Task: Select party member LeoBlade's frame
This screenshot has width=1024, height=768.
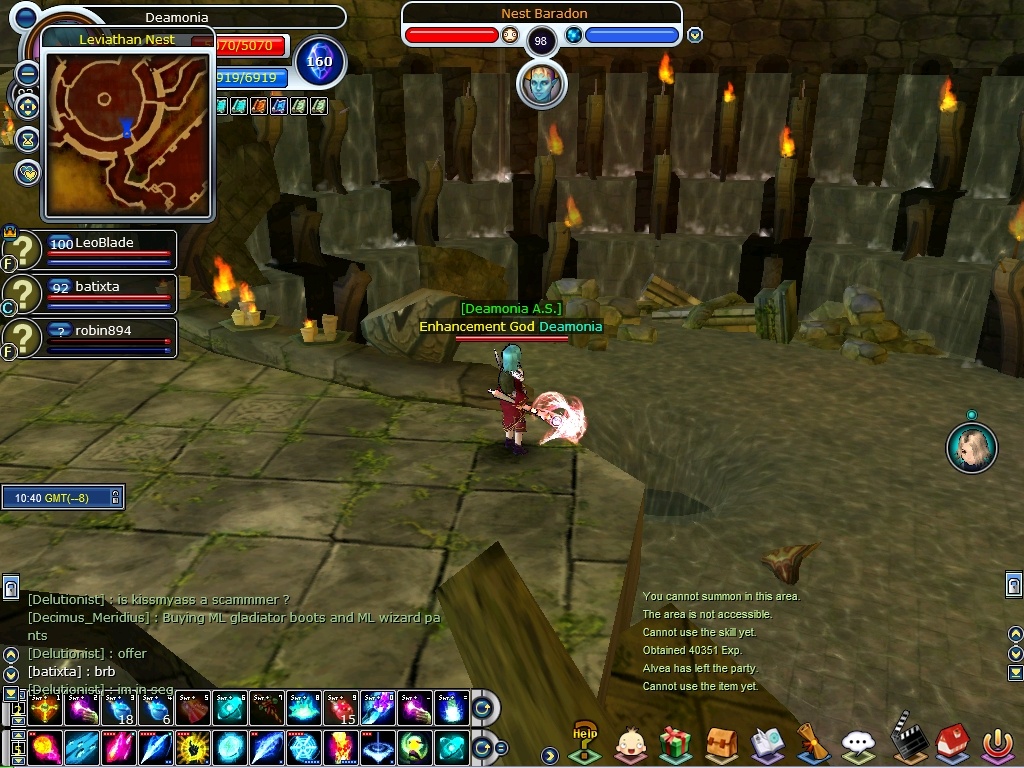Action: (110, 250)
